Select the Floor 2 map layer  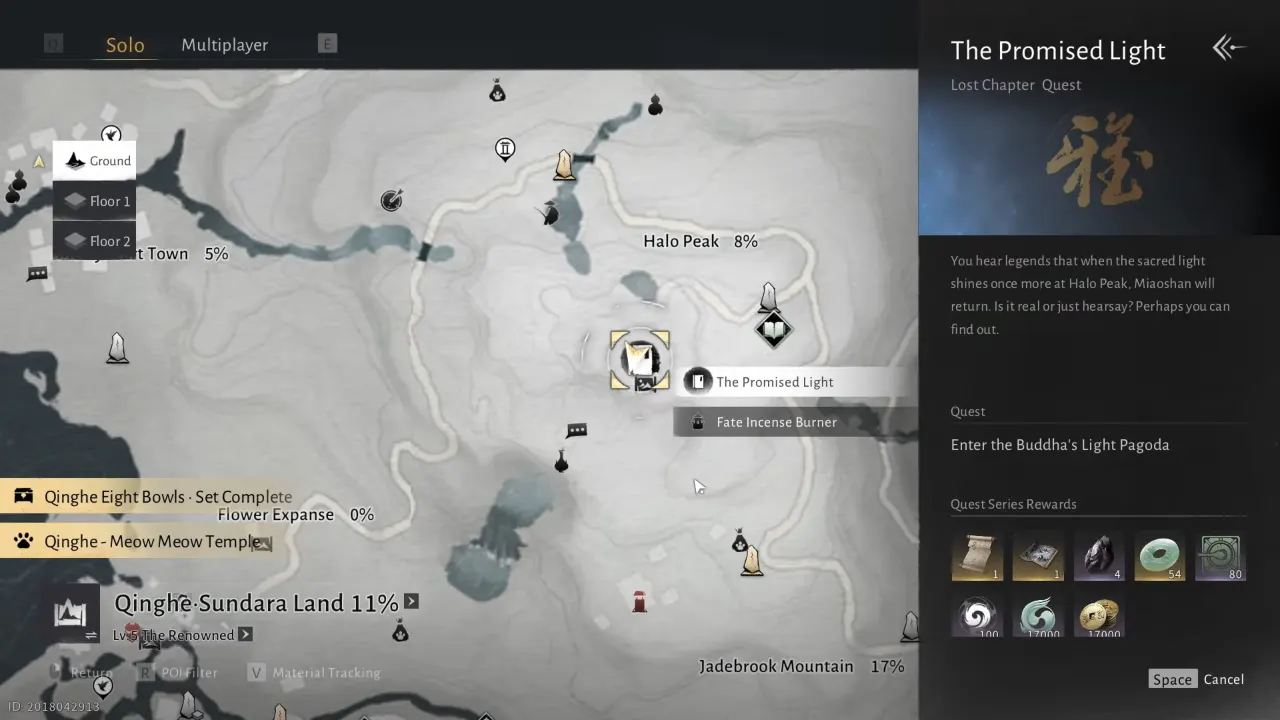95,241
